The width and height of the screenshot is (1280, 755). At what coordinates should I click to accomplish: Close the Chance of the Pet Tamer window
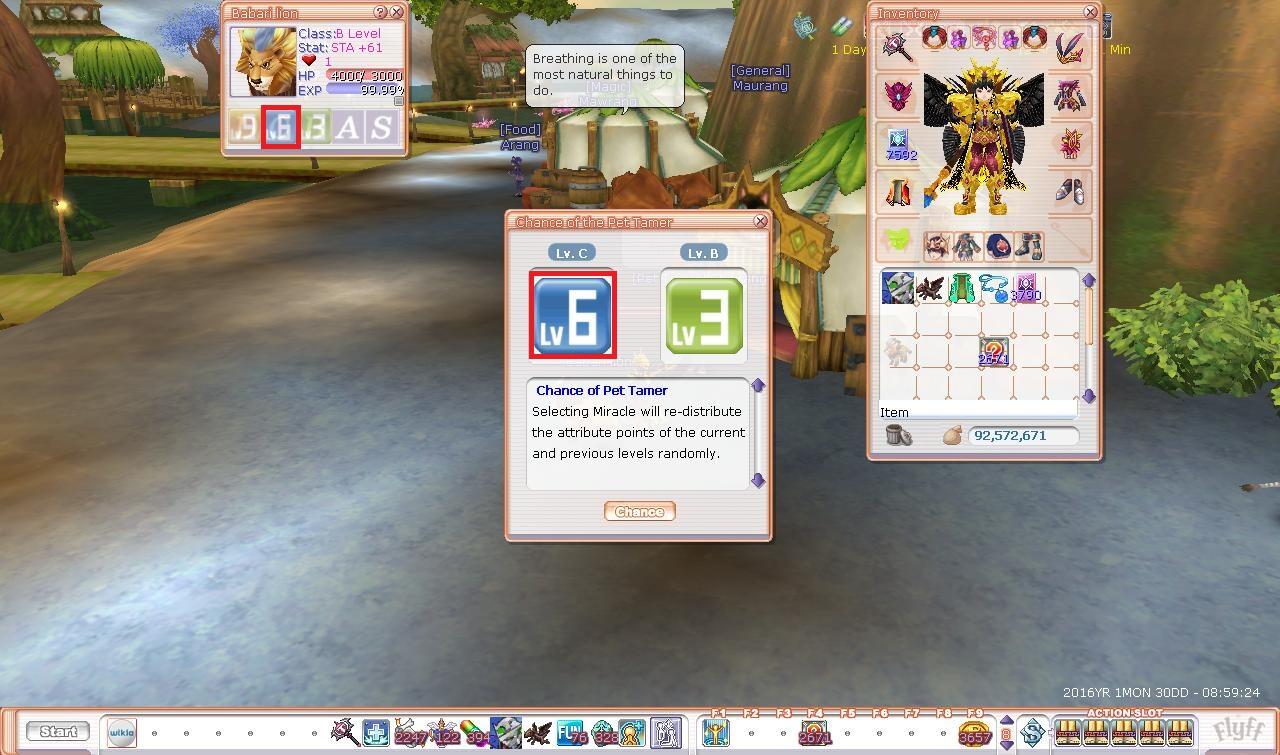point(760,221)
